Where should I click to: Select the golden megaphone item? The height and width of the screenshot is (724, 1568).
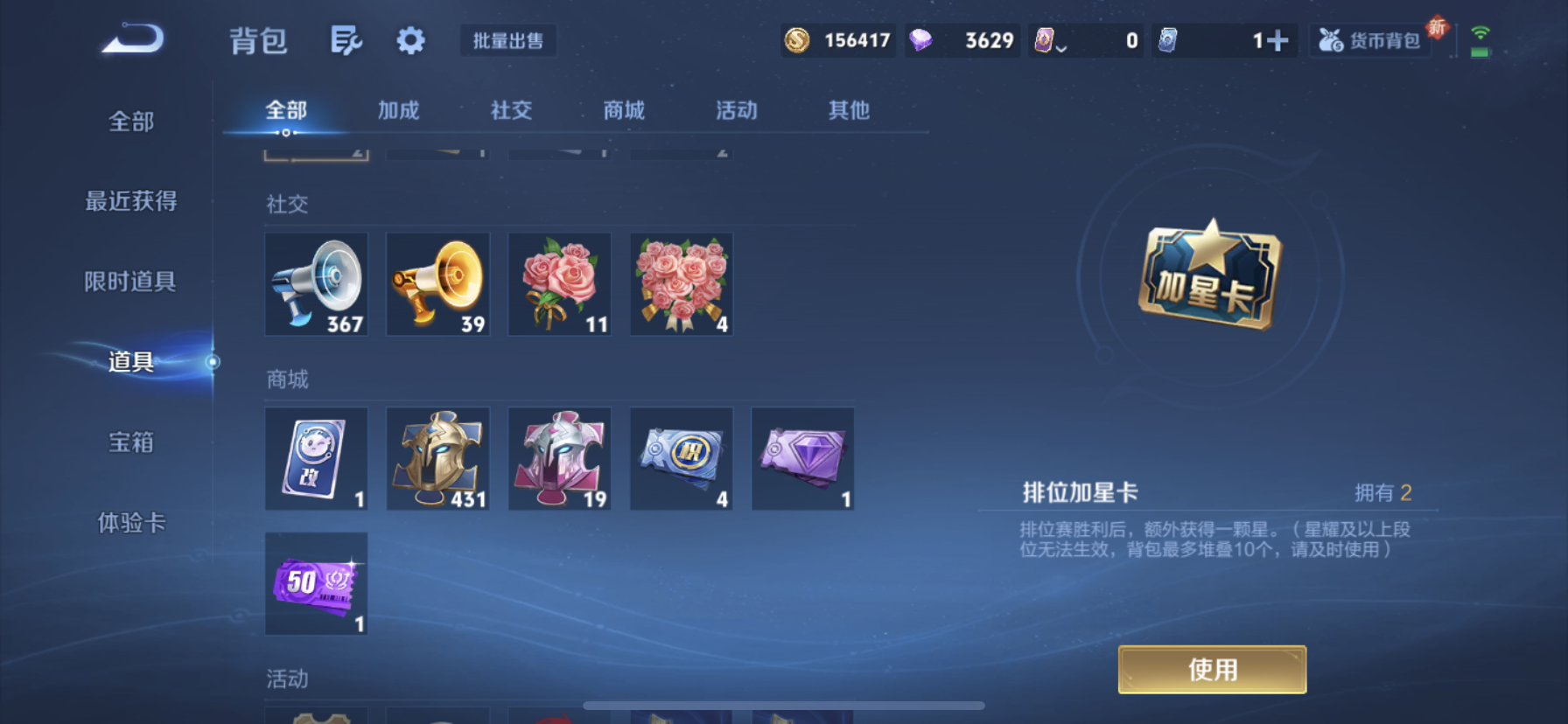(x=437, y=283)
